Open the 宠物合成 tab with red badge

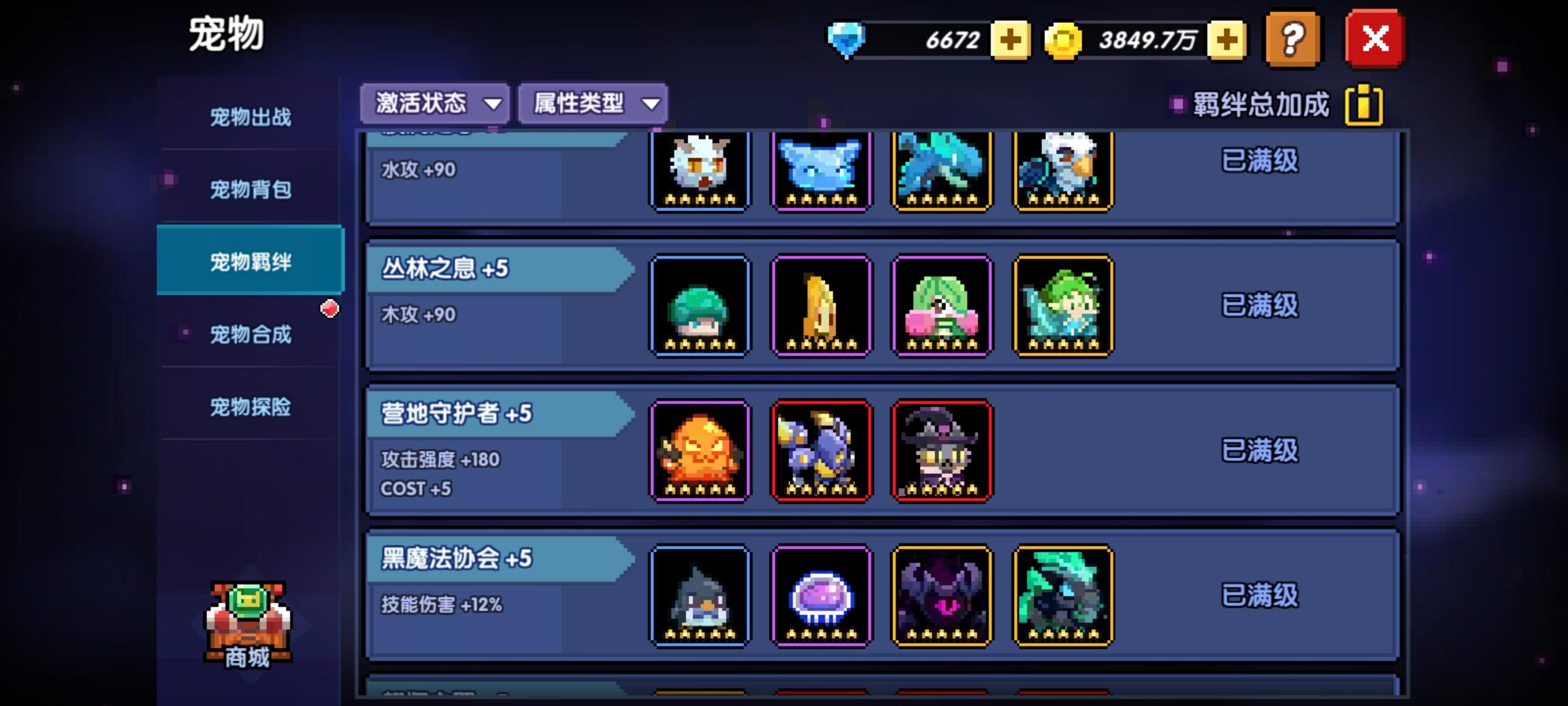point(250,335)
